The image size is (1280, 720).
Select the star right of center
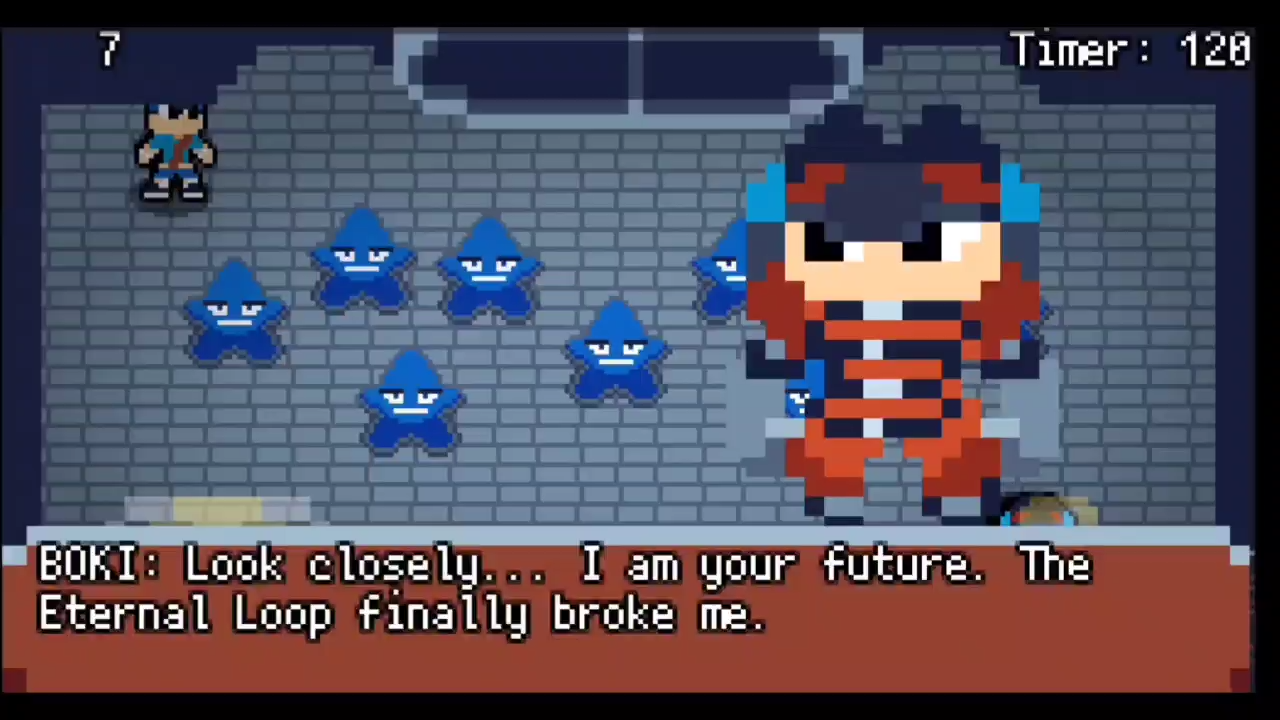pos(617,355)
